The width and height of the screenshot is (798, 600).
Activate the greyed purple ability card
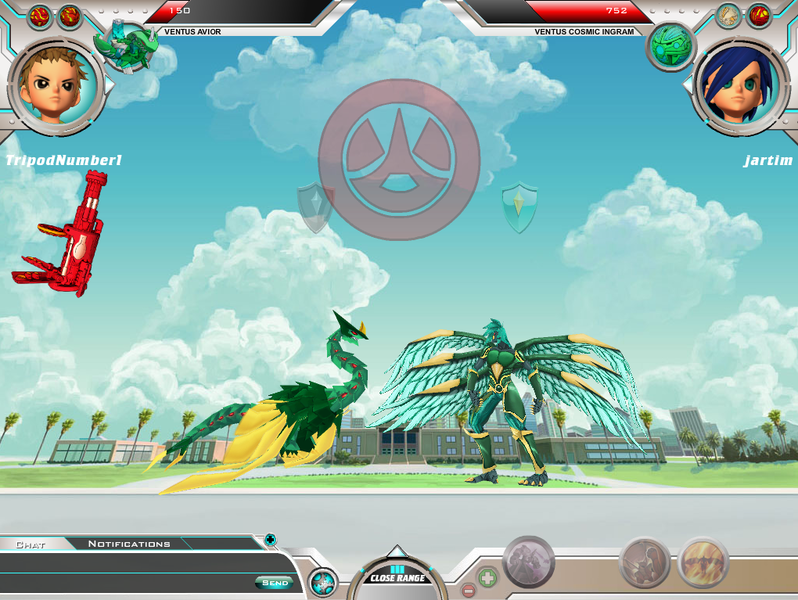click(x=528, y=562)
